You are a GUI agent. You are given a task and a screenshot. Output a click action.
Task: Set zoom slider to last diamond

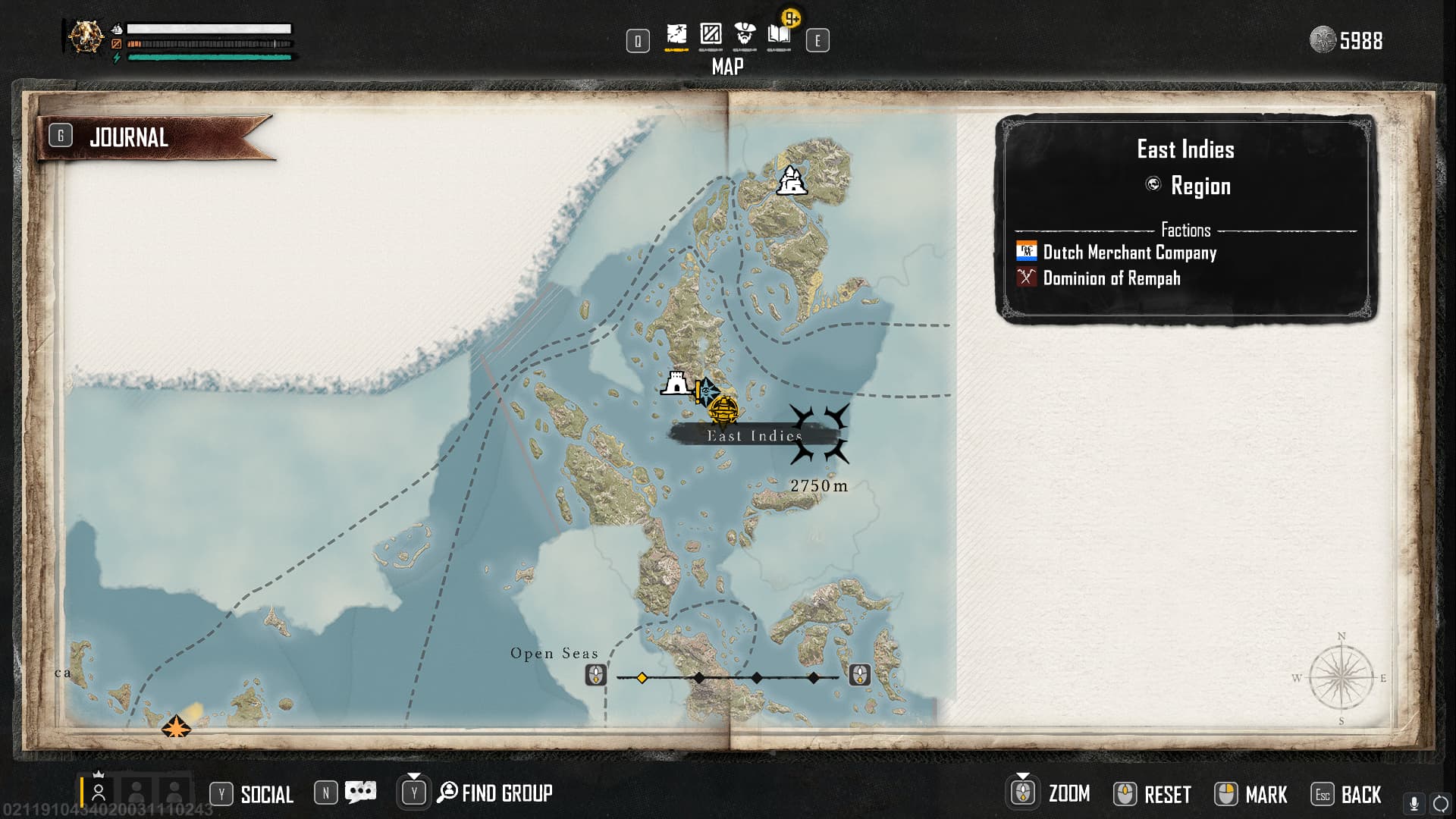coord(813,677)
